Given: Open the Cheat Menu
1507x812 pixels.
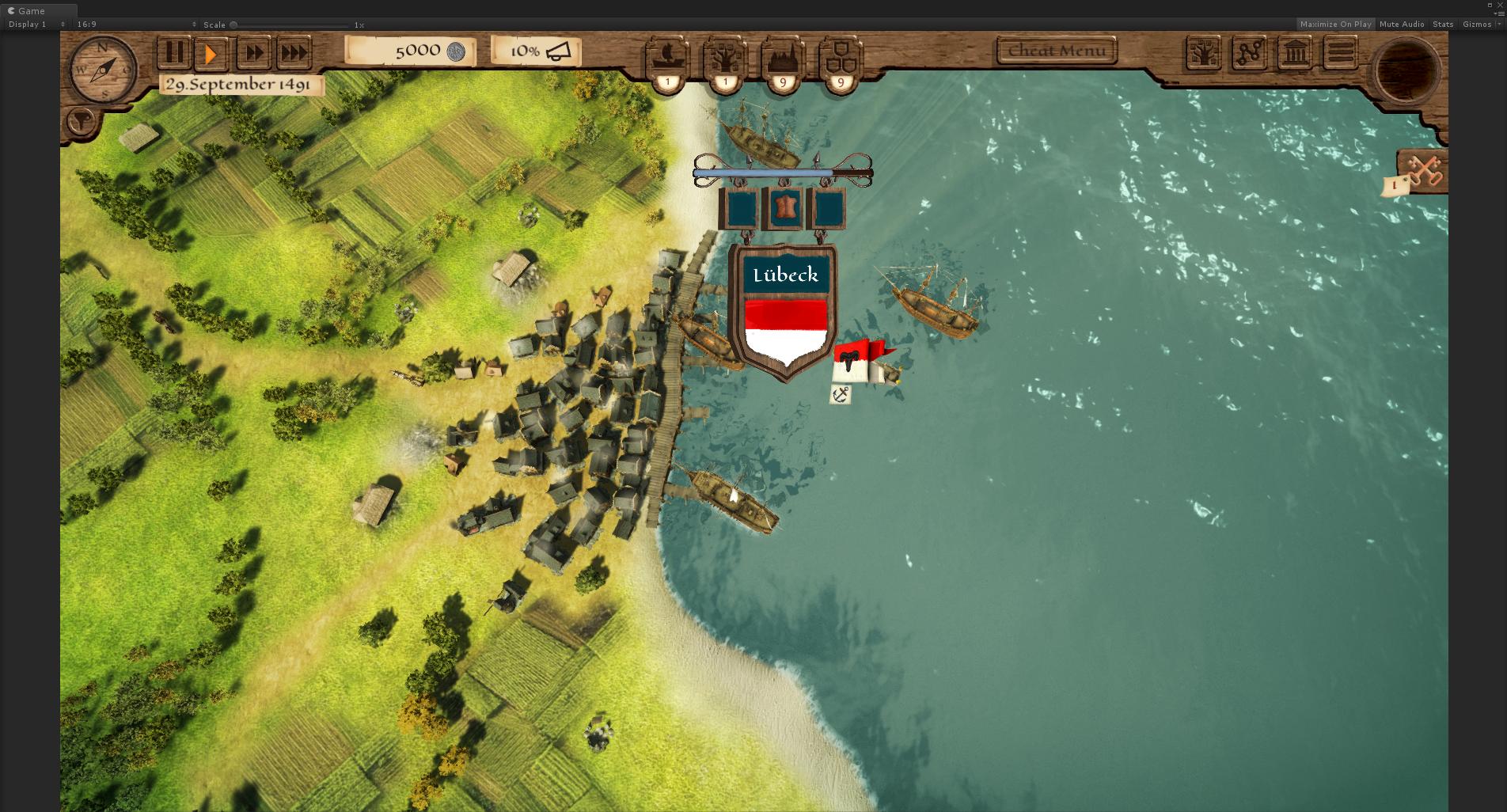Looking at the screenshot, I should [x=1057, y=51].
